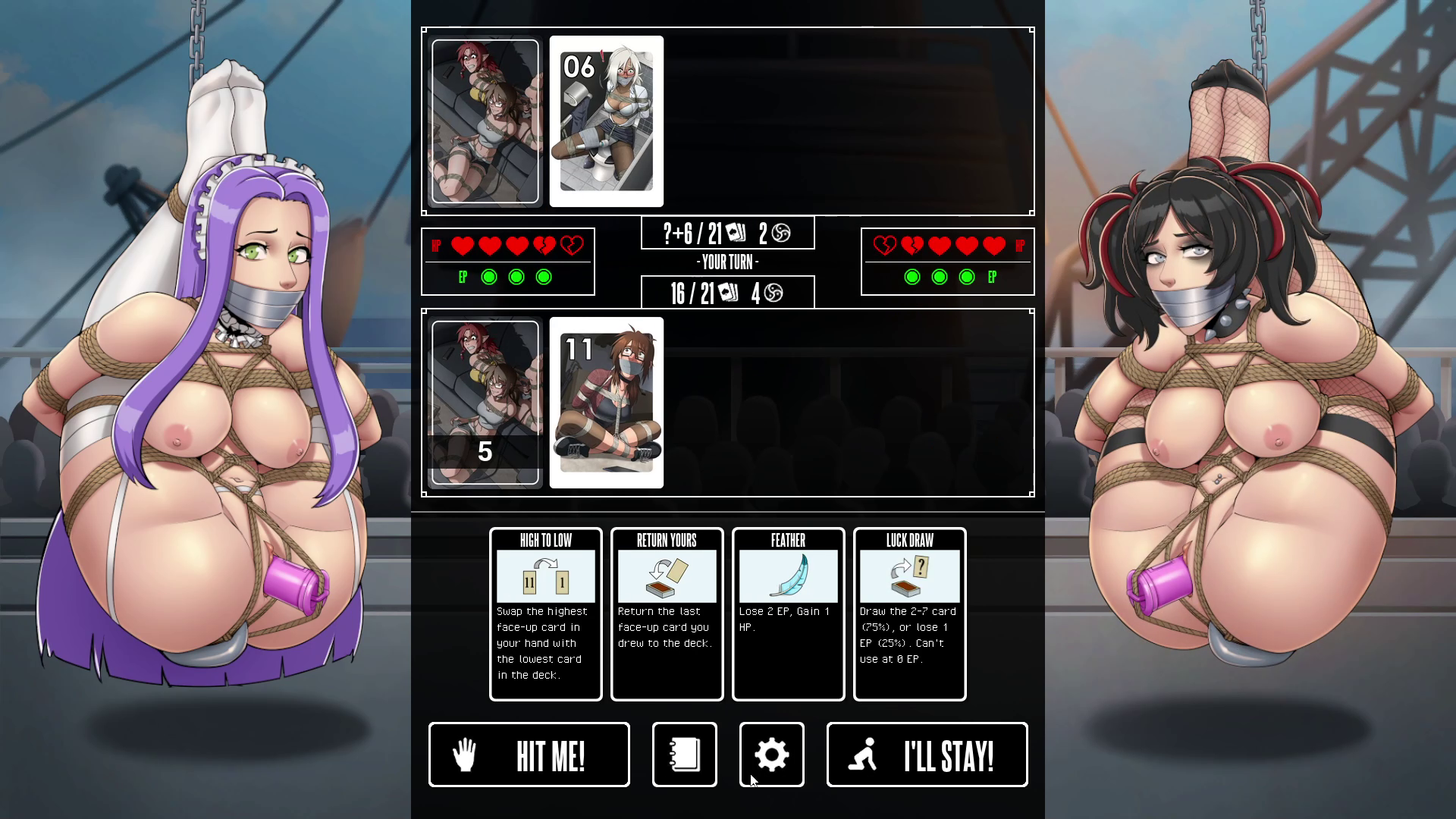Open the notebook journal icon

coord(683,754)
